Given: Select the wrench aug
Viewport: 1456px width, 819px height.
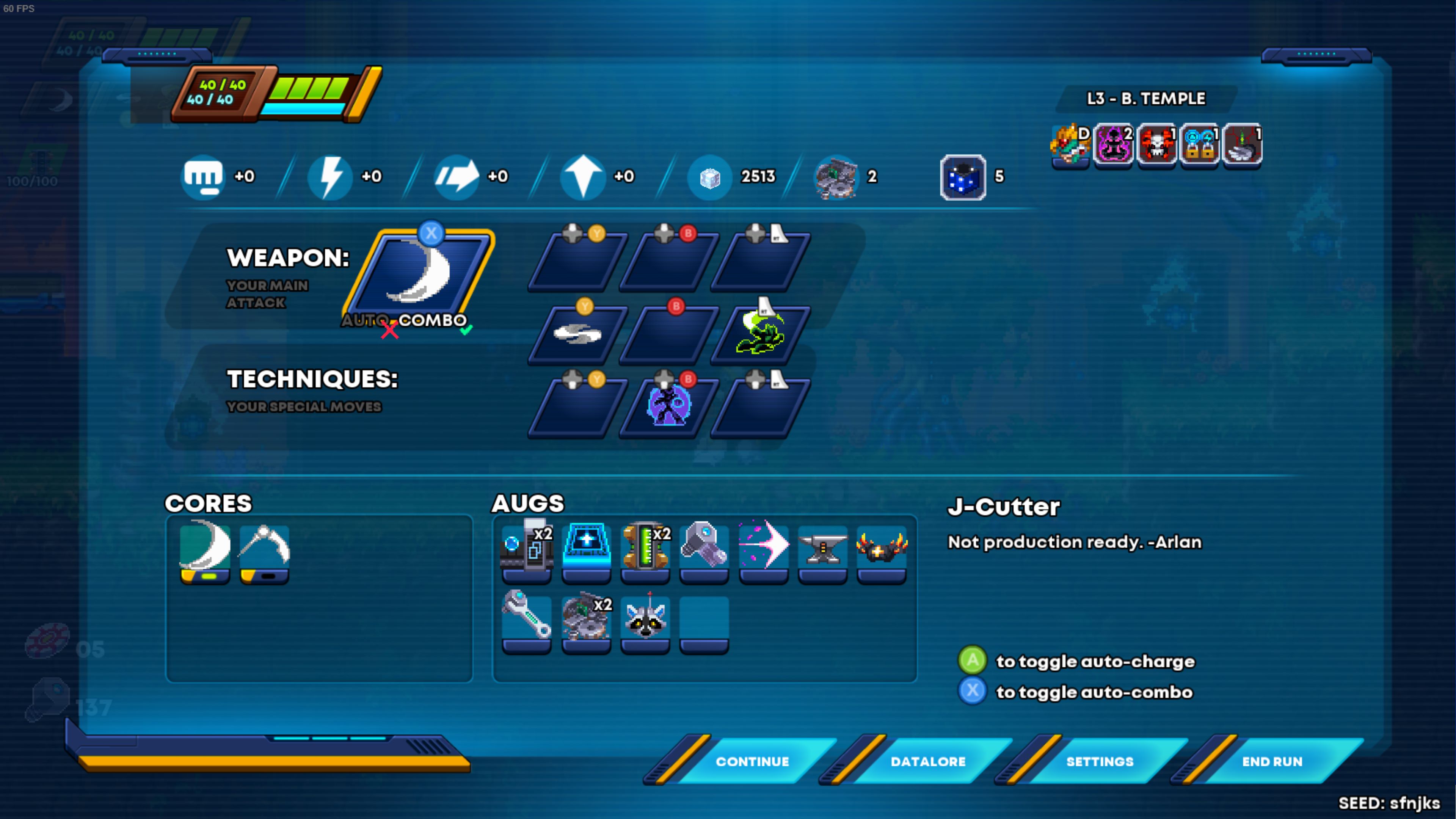Looking at the screenshot, I should (527, 618).
